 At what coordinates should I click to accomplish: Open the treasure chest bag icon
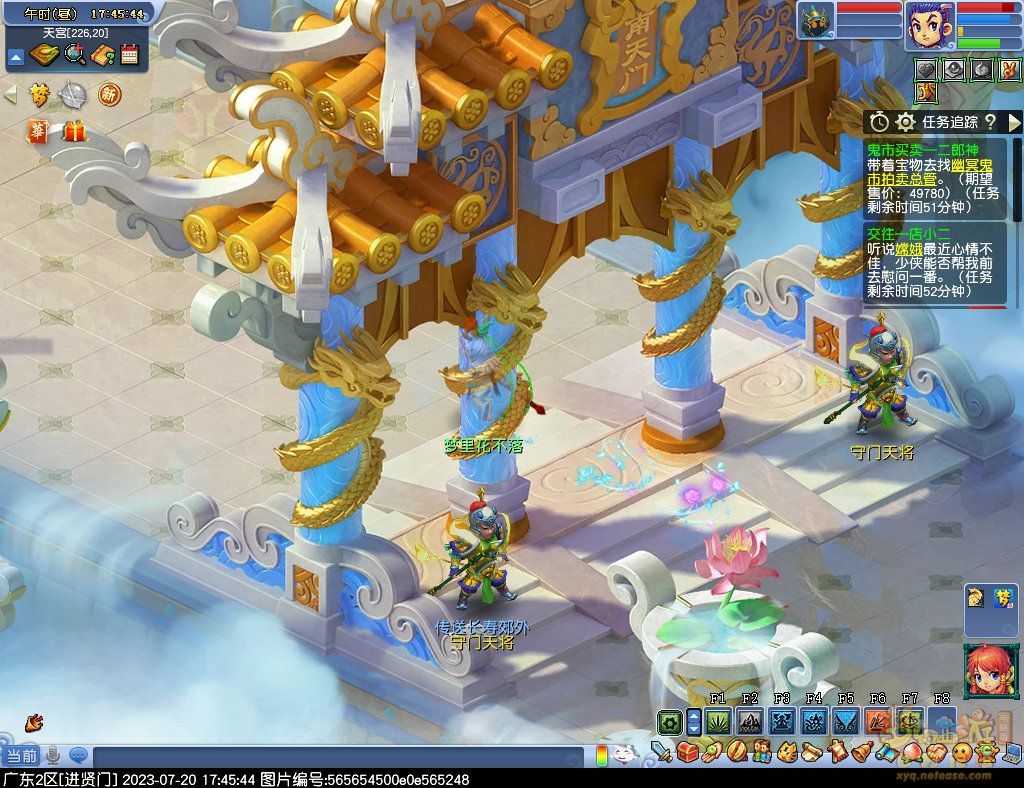[x=687, y=752]
